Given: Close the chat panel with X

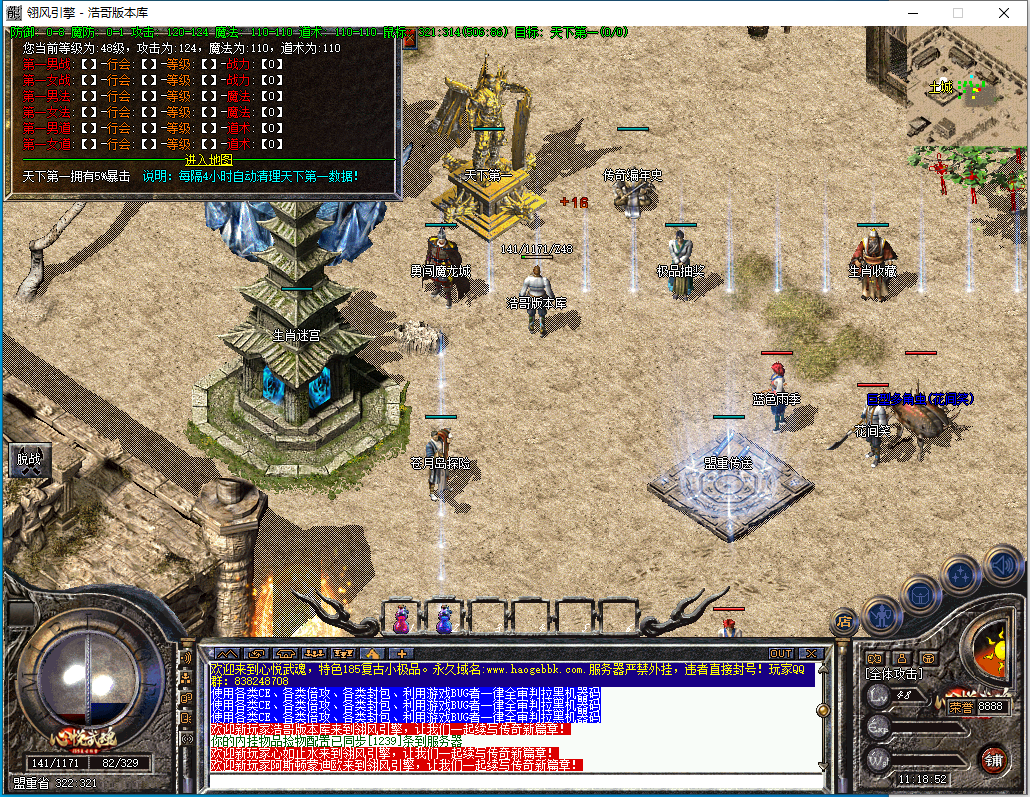Looking at the screenshot, I should 810,654.
